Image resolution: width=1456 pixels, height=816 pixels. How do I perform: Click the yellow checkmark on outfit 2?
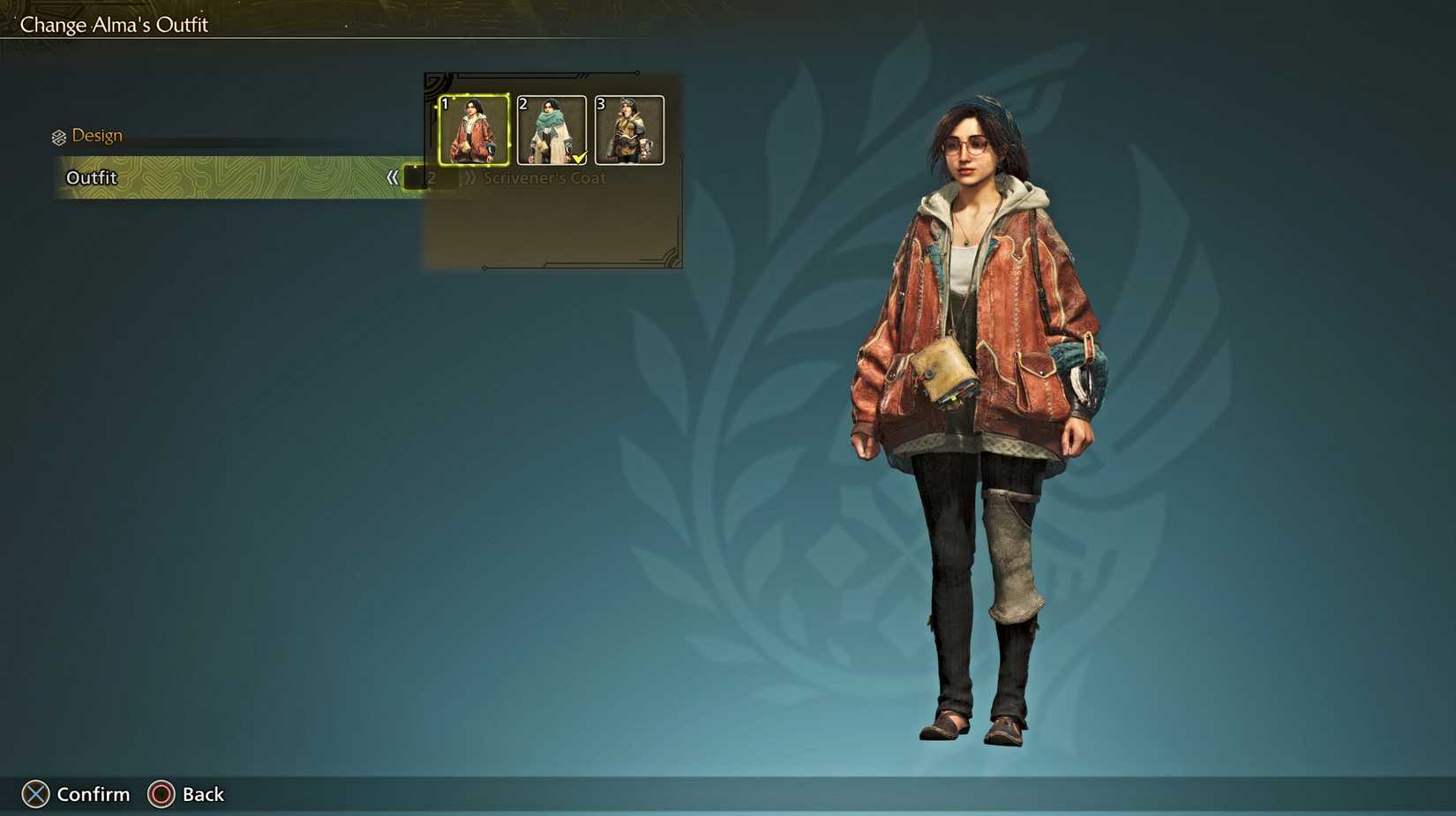point(579,157)
